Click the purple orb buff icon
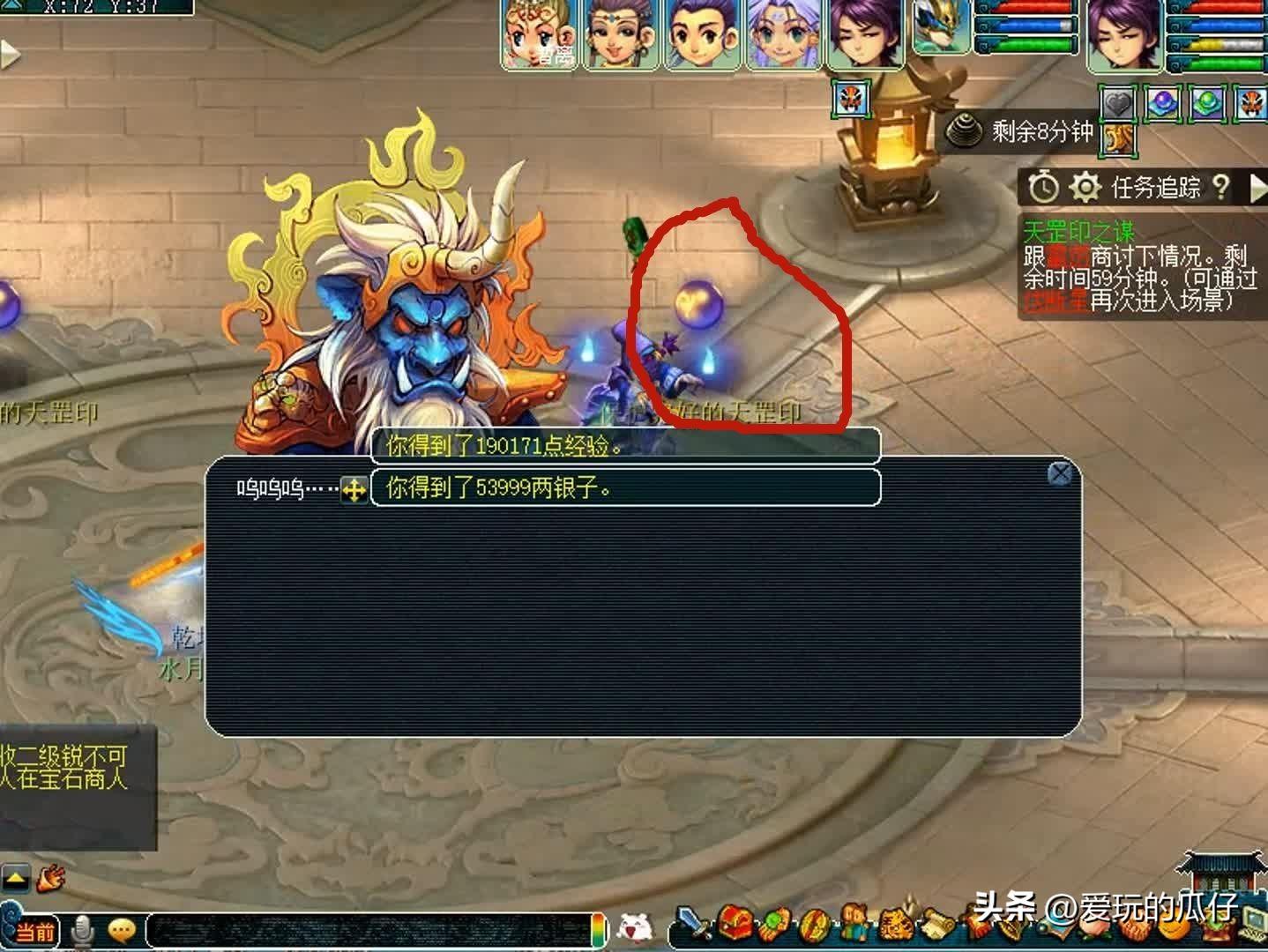 [1163, 104]
